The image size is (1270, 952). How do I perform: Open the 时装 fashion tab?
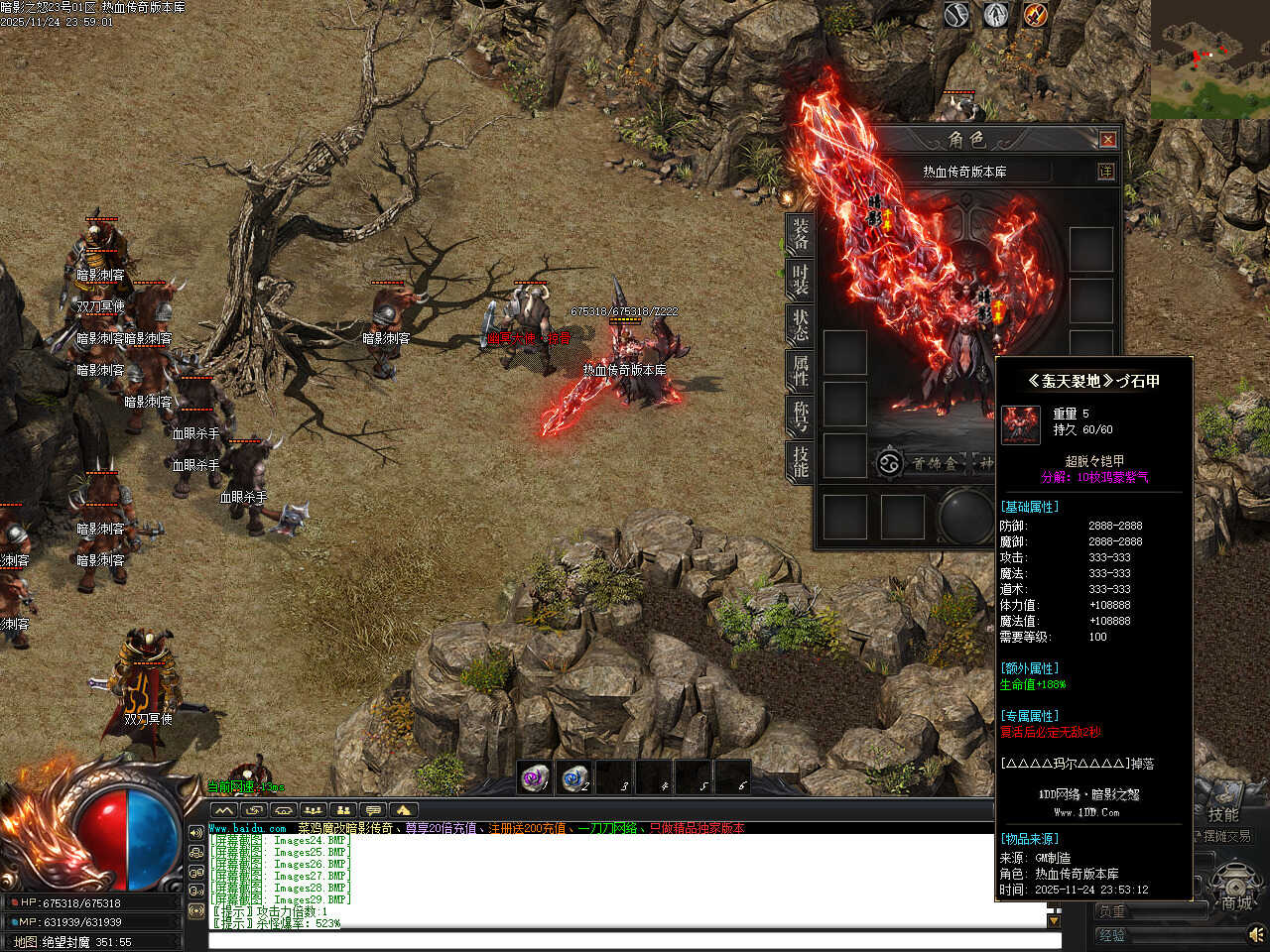(800, 279)
